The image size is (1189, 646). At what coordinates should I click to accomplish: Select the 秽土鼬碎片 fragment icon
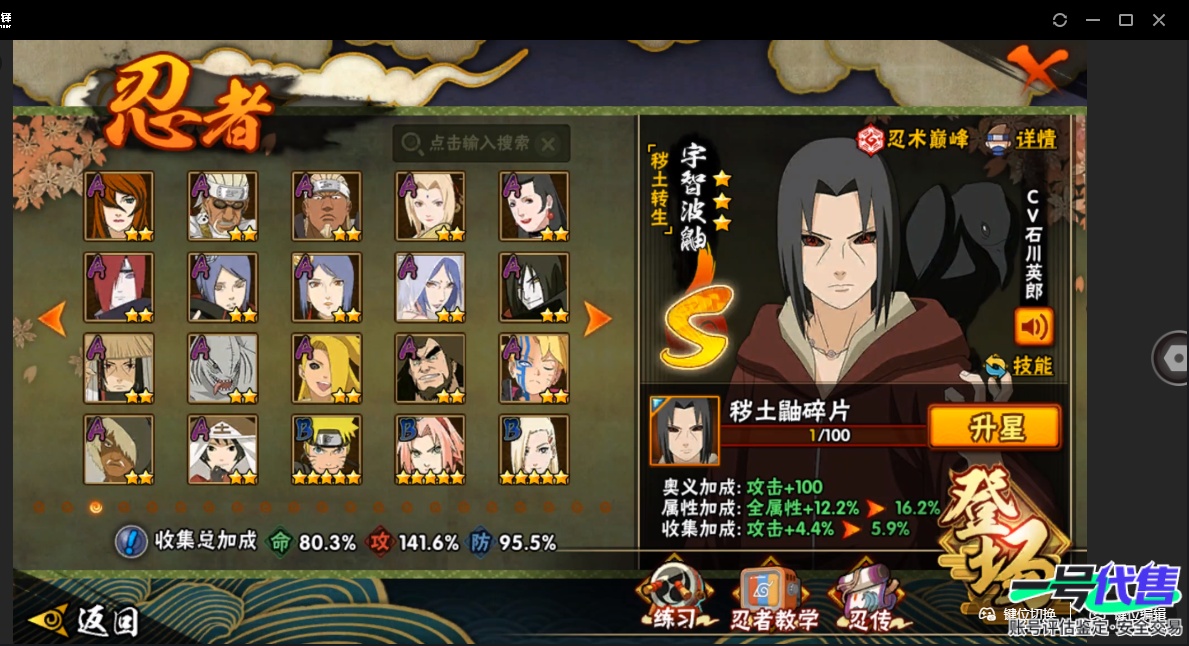tap(685, 431)
